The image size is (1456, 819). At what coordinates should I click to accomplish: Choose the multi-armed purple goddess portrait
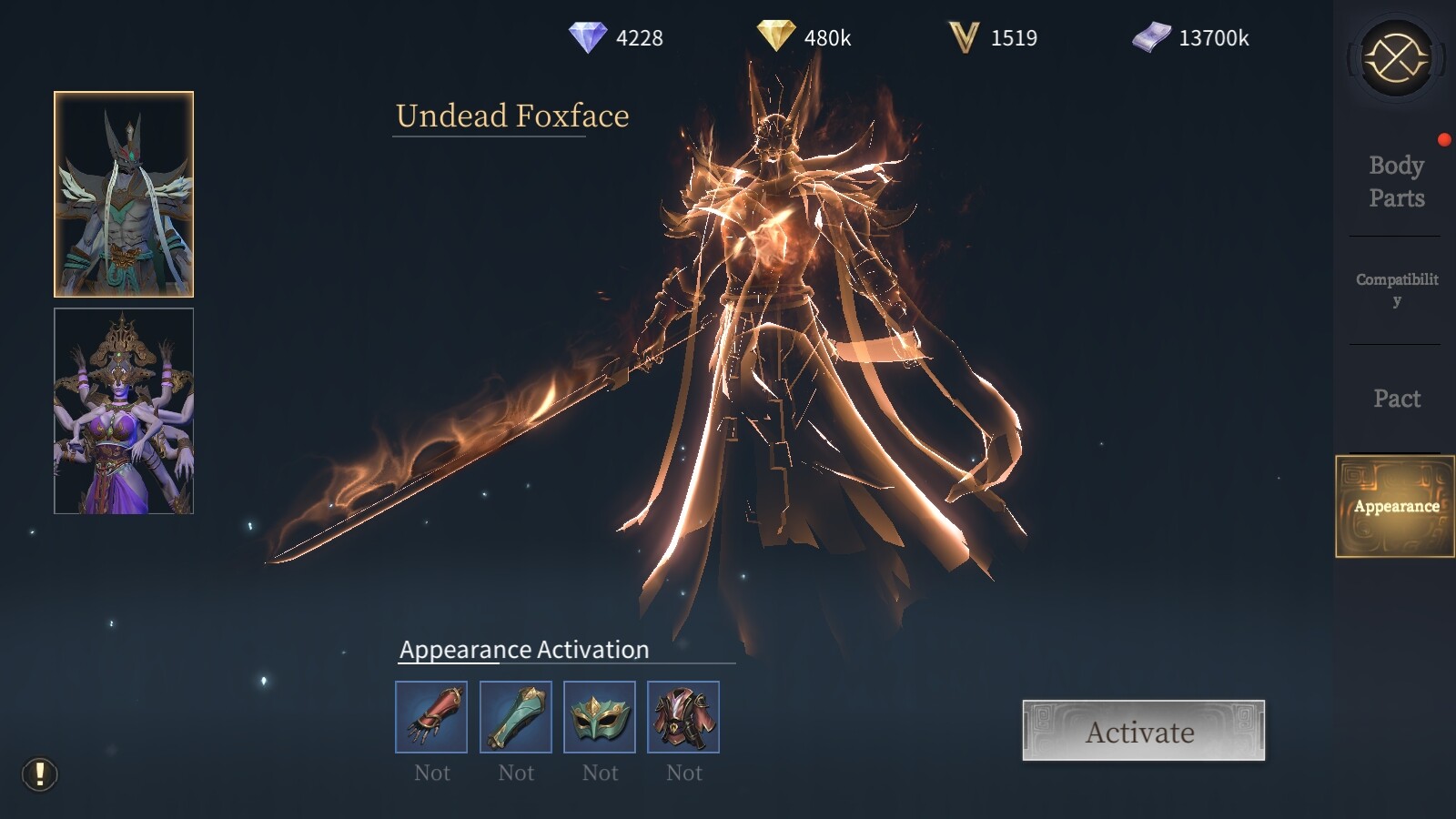(x=124, y=411)
